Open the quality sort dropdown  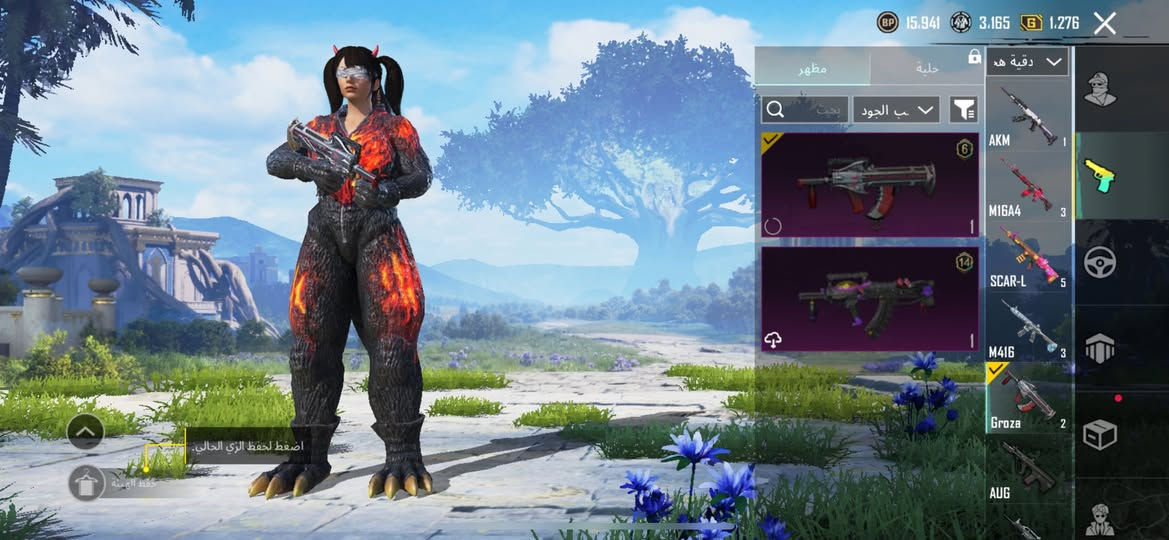(x=896, y=109)
